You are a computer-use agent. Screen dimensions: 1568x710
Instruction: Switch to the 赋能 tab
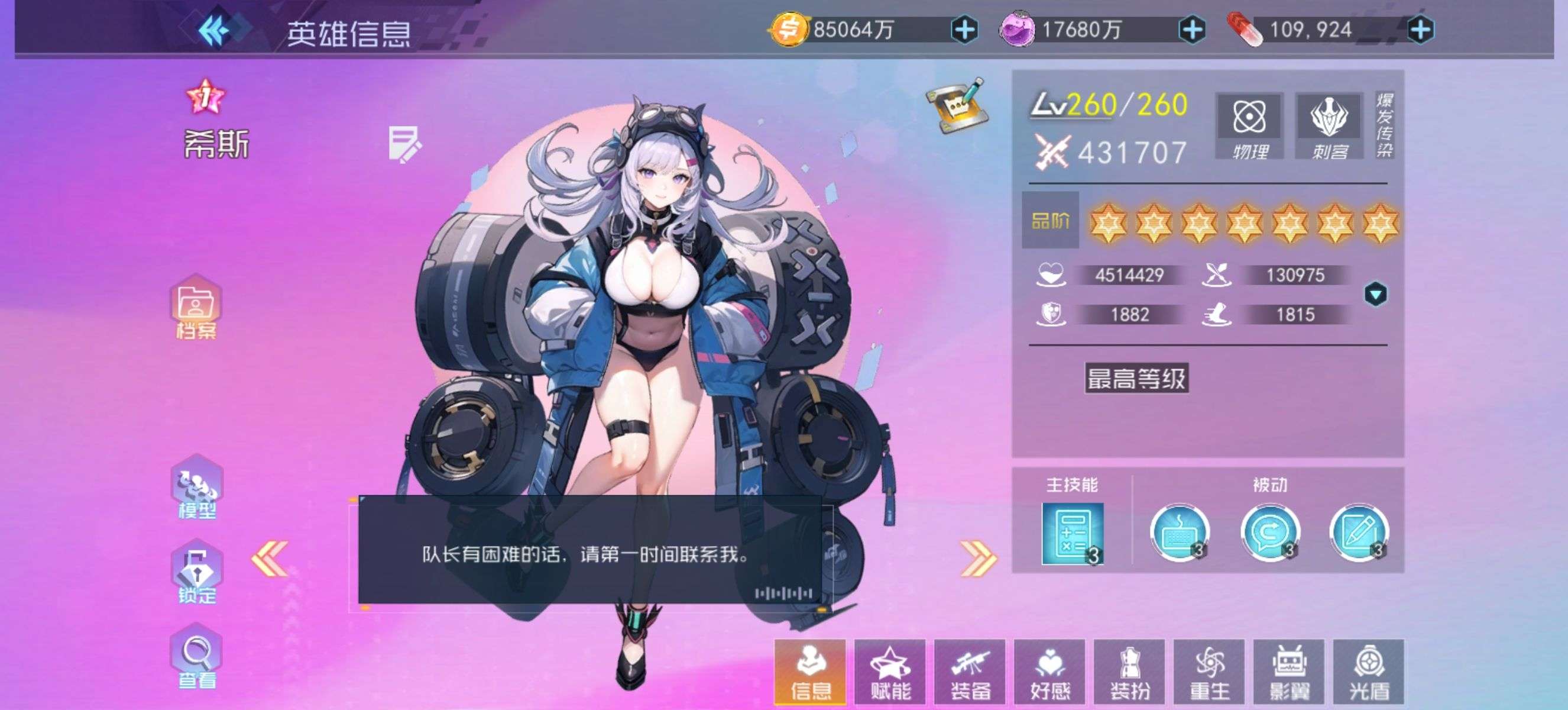[x=890, y=672]
